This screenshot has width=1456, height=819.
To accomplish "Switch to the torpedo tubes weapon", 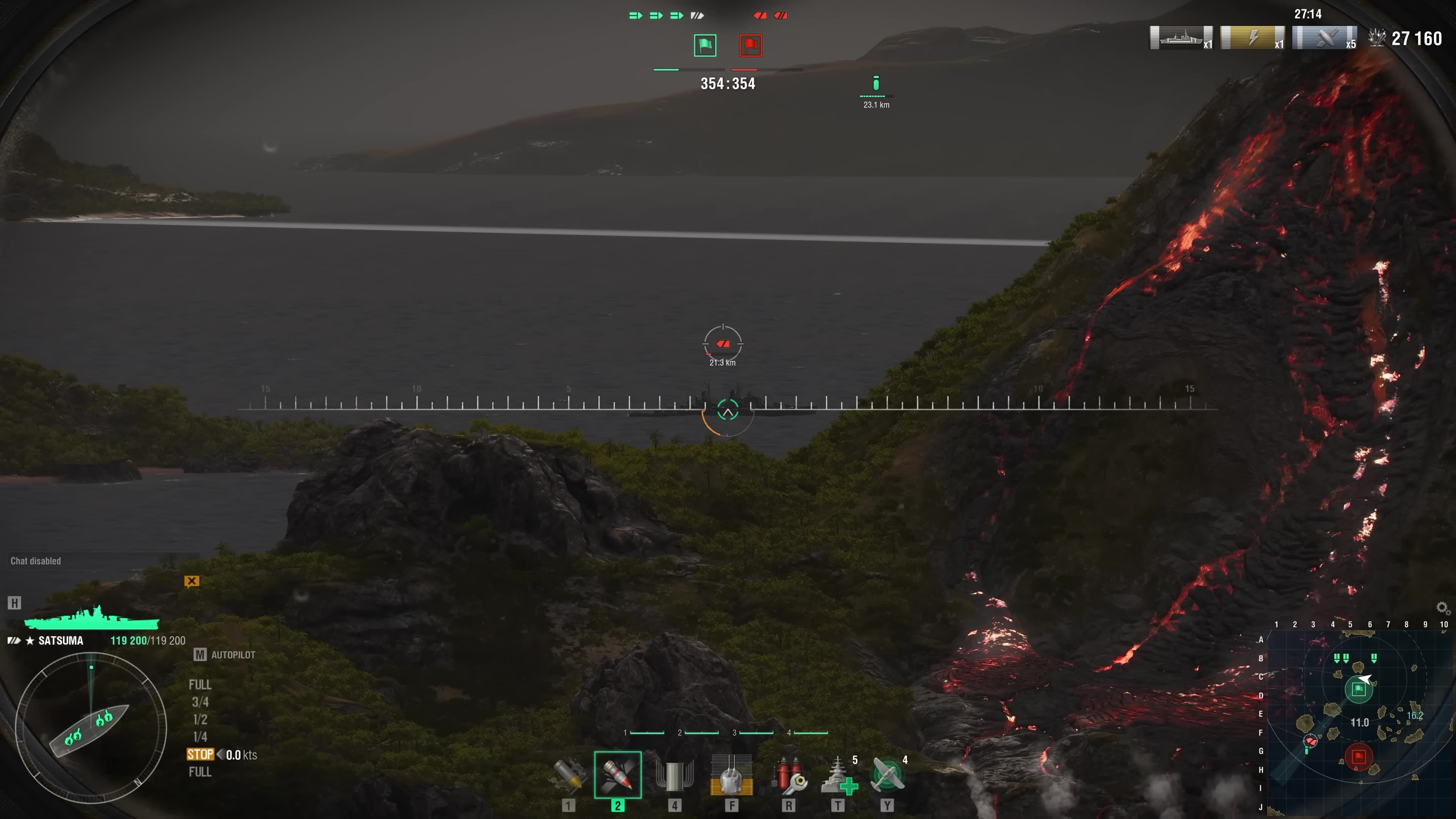I will (674, 775).
